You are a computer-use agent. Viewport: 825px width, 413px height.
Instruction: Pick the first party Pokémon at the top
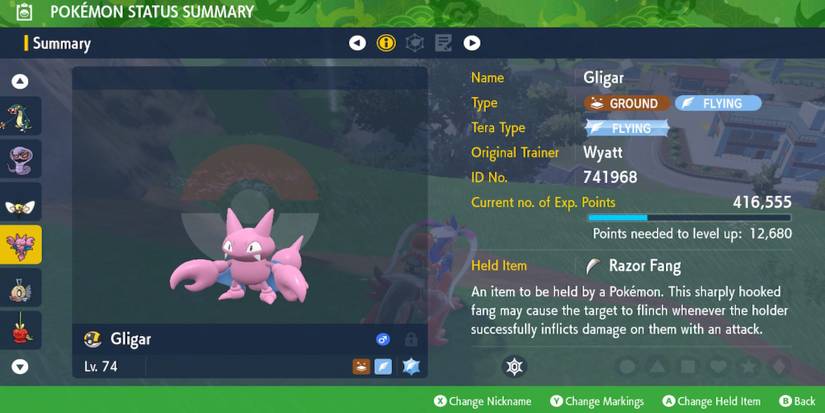pos(21,116)
